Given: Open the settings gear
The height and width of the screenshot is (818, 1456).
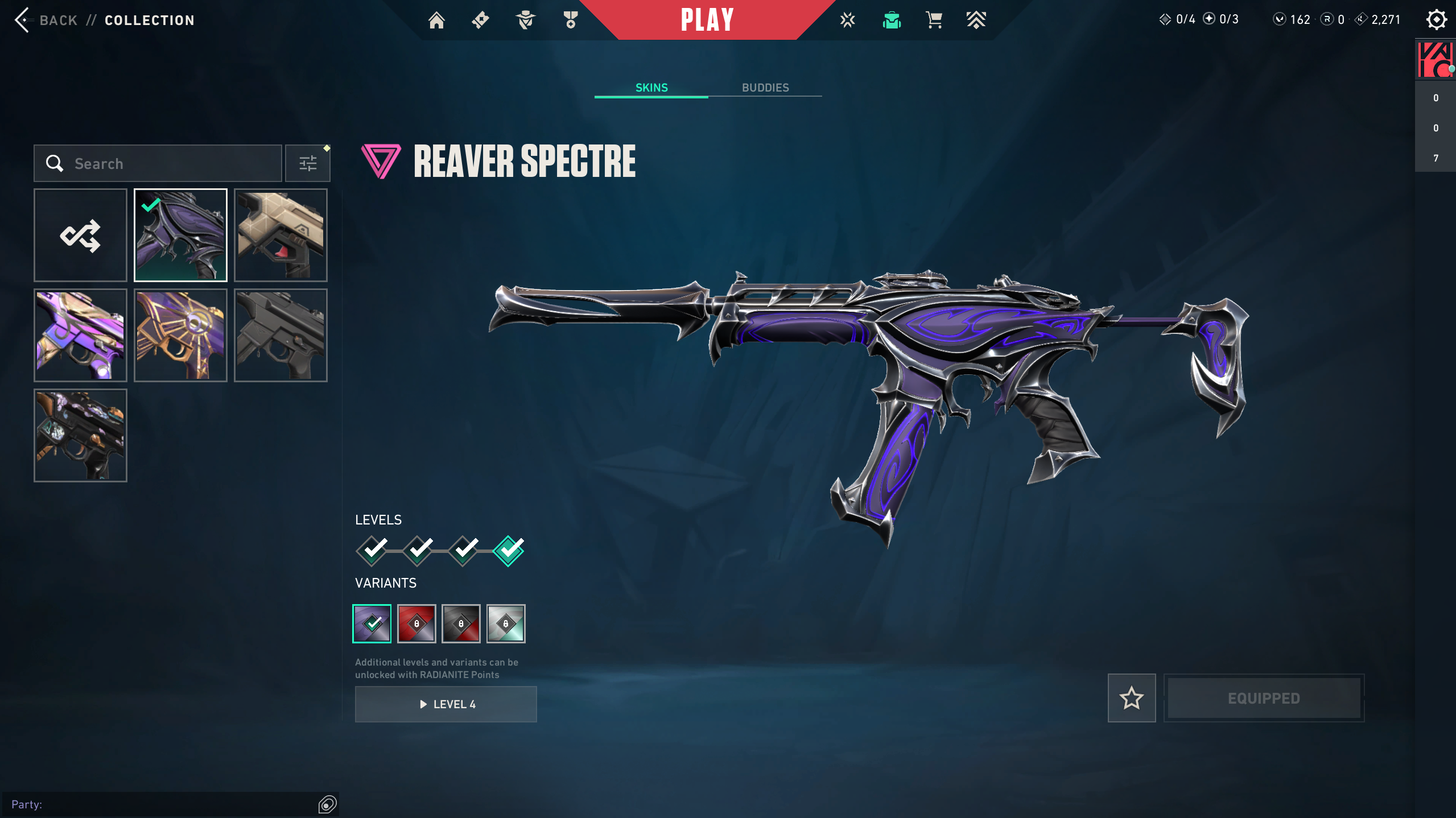Looking at the screenshot, I should tap(1436, 20).
